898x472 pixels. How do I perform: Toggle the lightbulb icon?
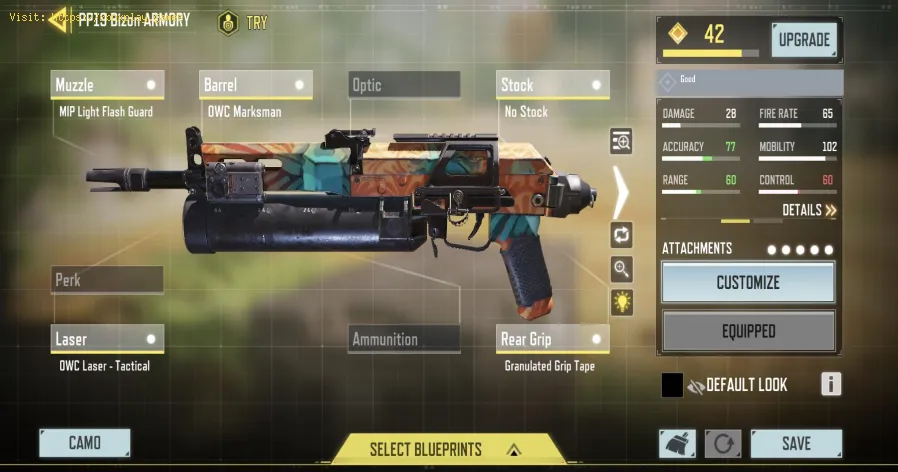tap(622, 302)
